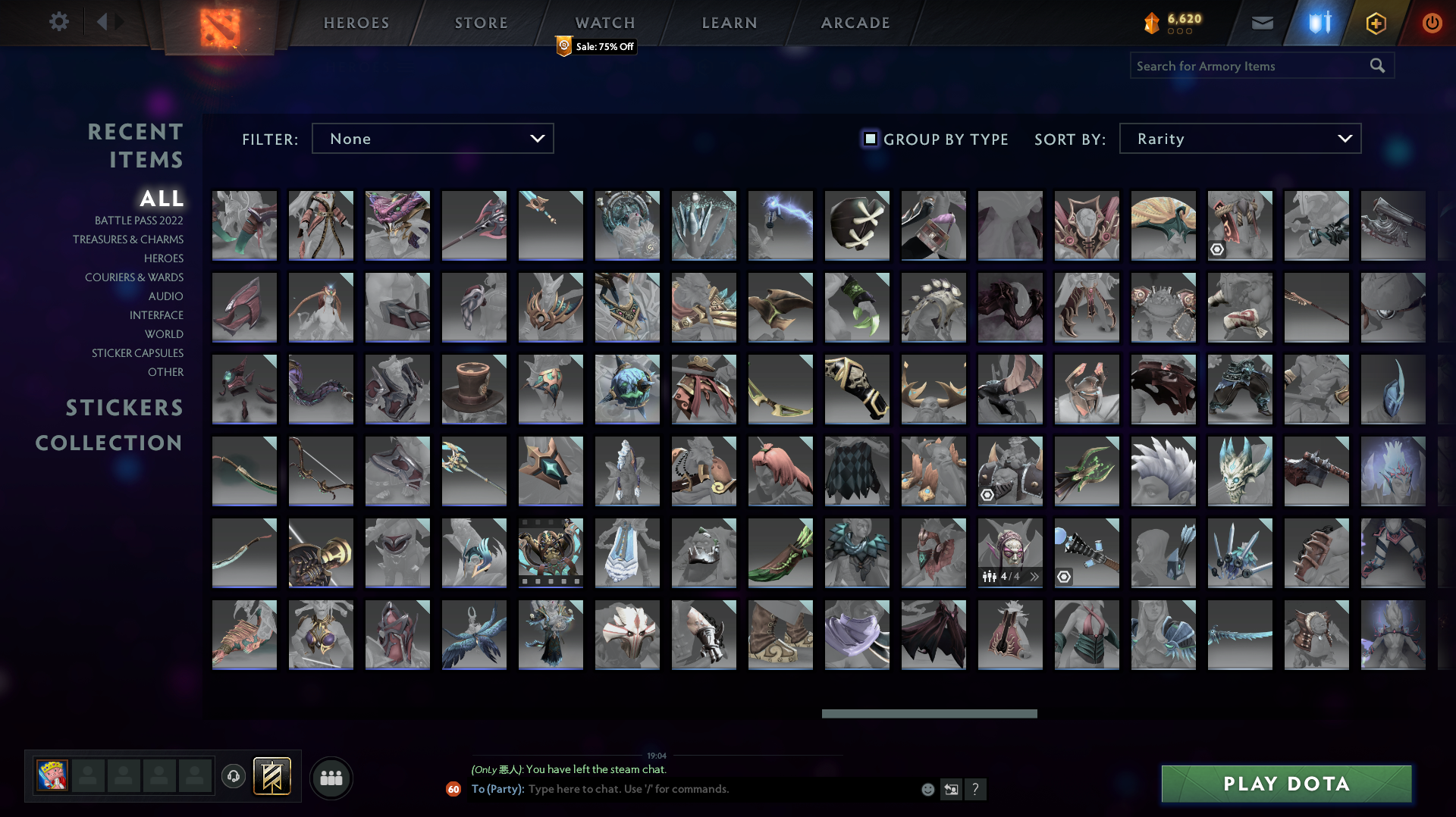Switch to the Watch tab
Viewport: 1456px width, 817px height.
[x=604, y=22]
